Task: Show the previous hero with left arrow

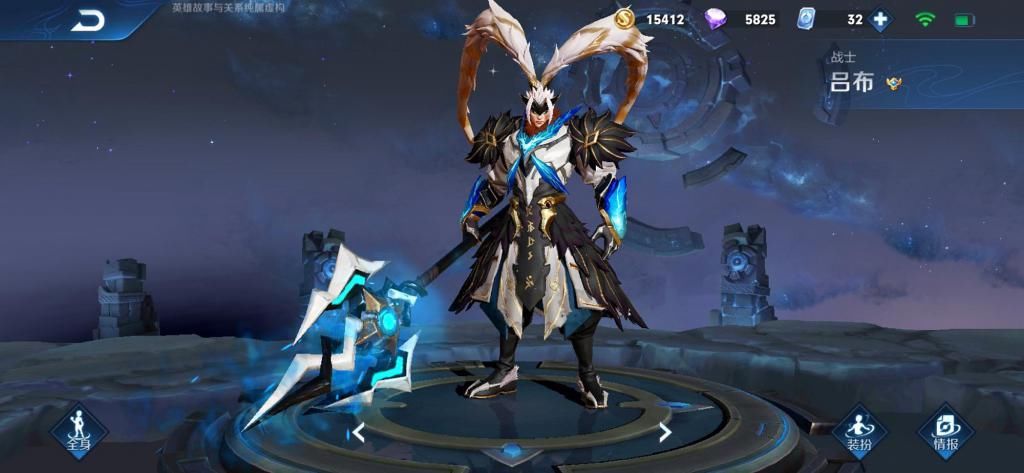Action: [358, 433]
